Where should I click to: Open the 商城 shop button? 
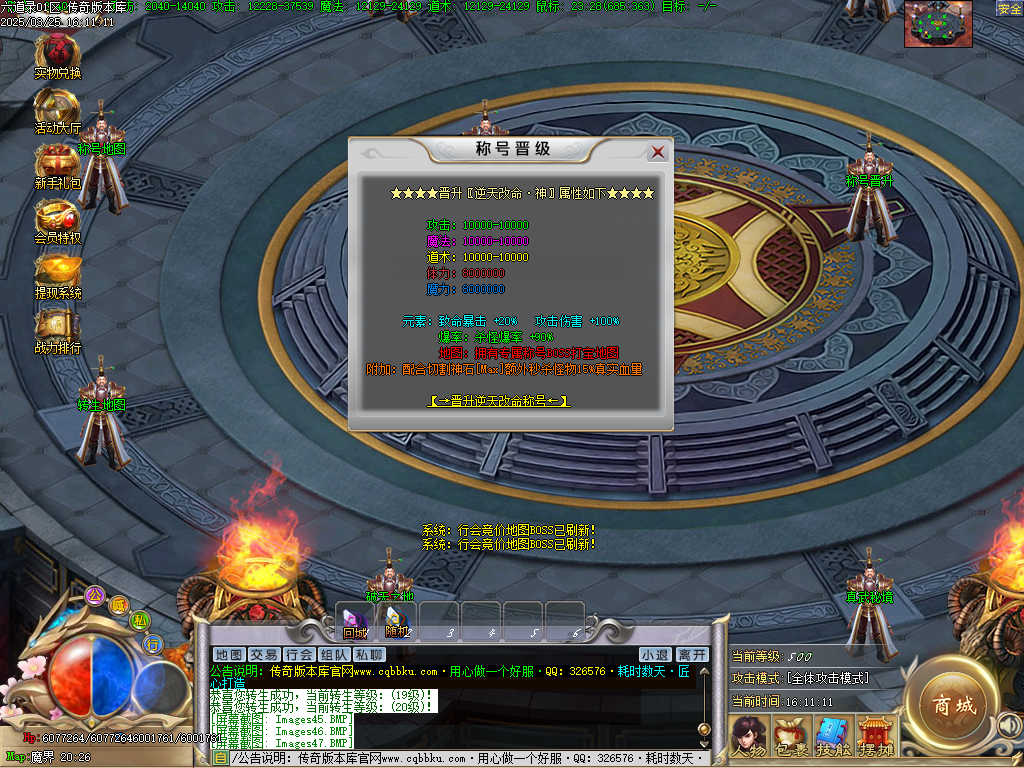pyautogui.click(x=951, y=704)
